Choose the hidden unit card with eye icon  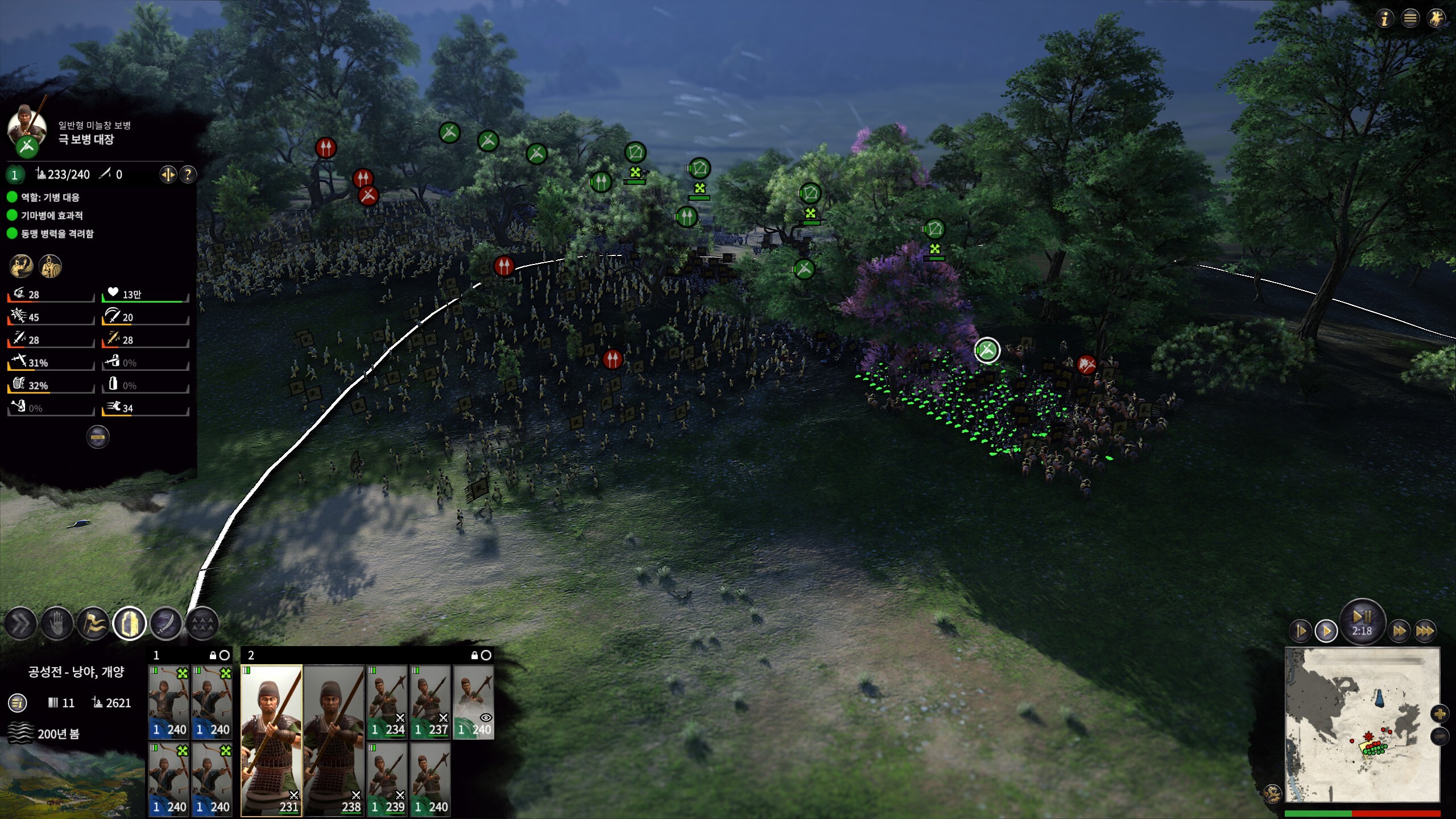coord(473,702)
